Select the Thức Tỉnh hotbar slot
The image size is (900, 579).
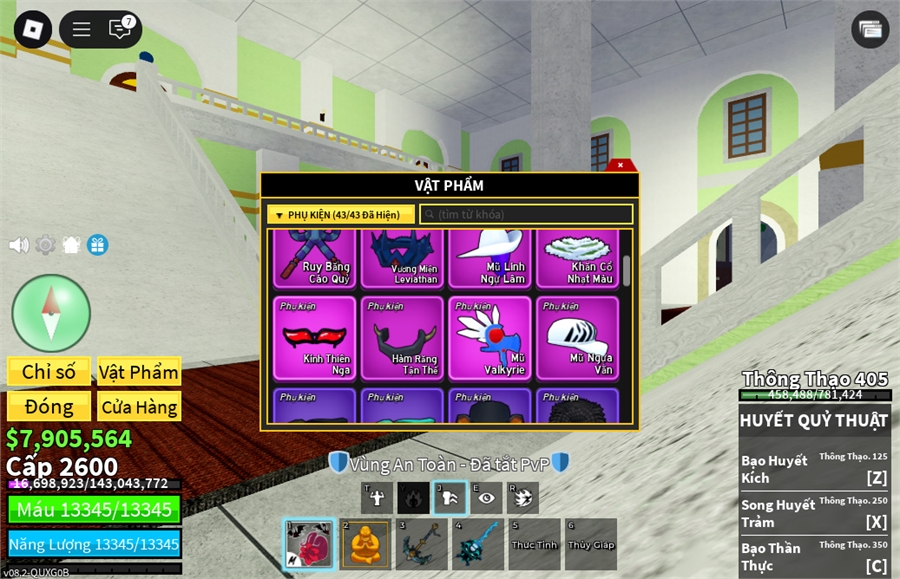pyautogui.click(x=534, y=544)
